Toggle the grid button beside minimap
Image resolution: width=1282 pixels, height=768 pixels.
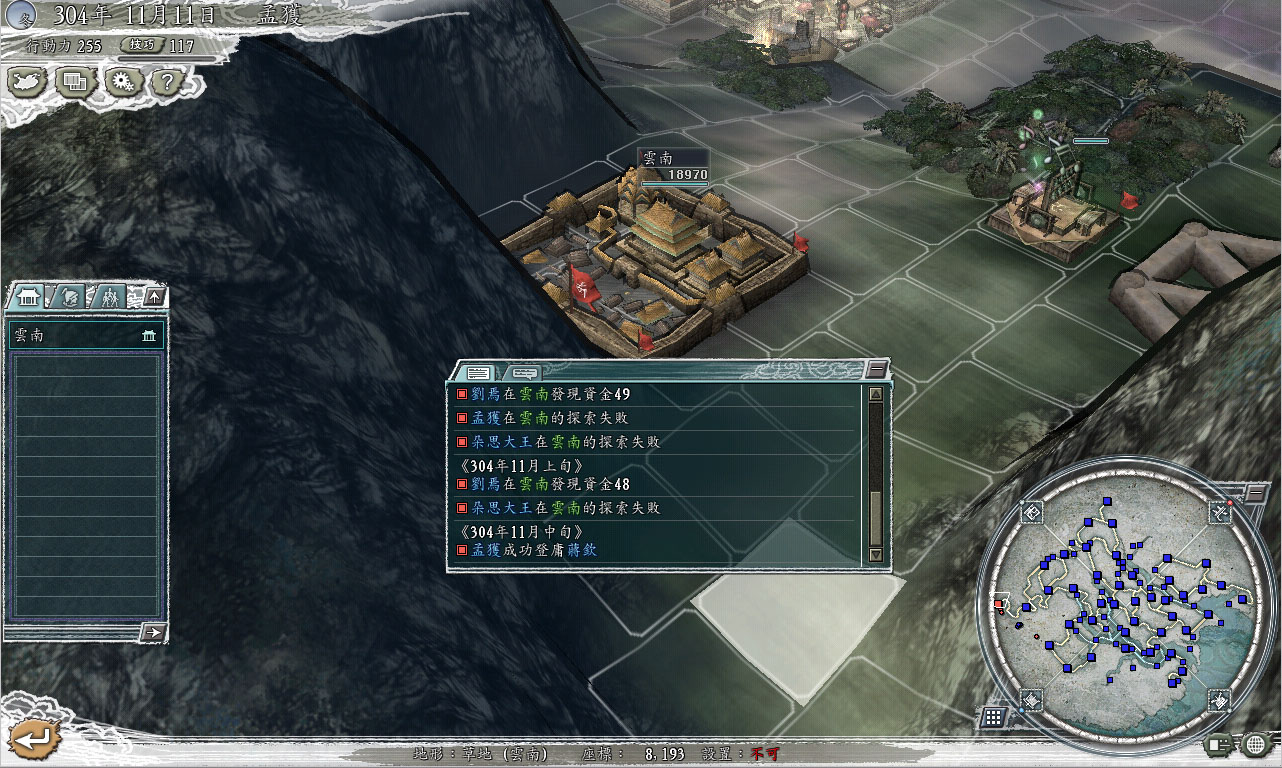[x=993, y=716]
